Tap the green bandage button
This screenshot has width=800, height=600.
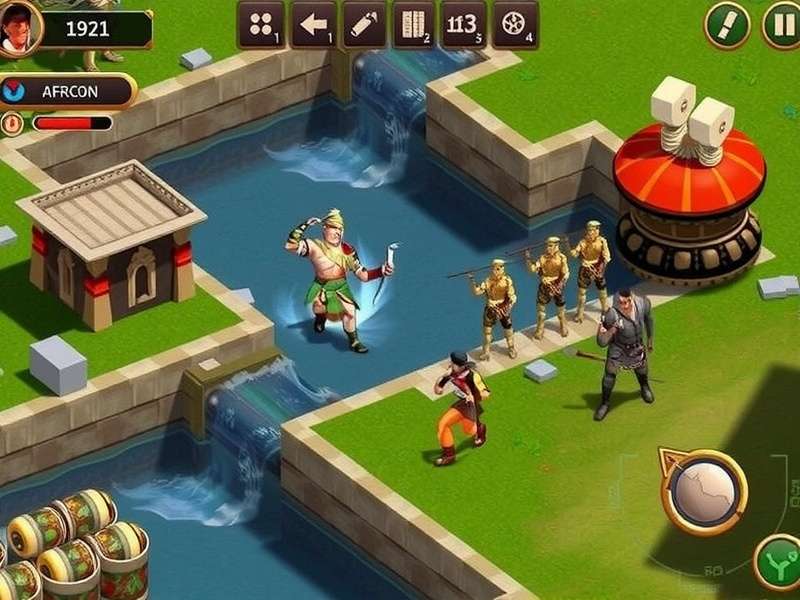[727, 24]
